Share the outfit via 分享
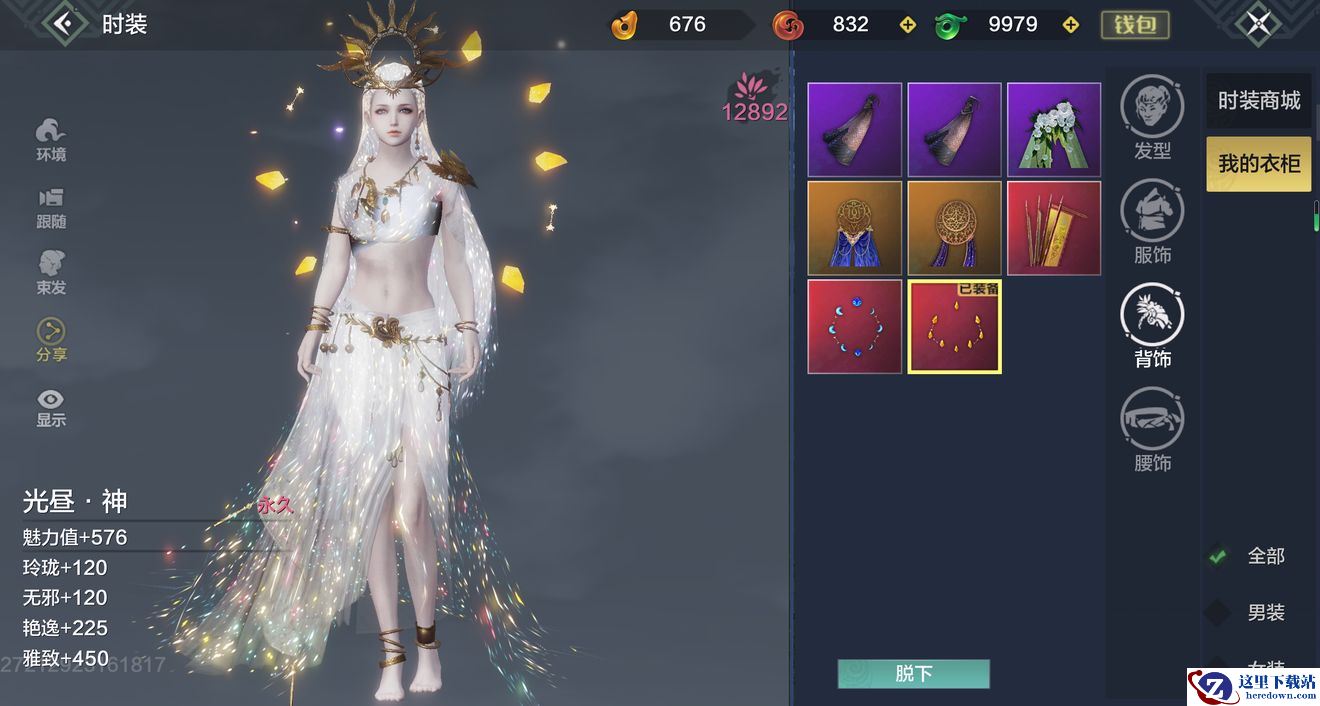The width and height of the screenshot is (1320, 706). 51,340
